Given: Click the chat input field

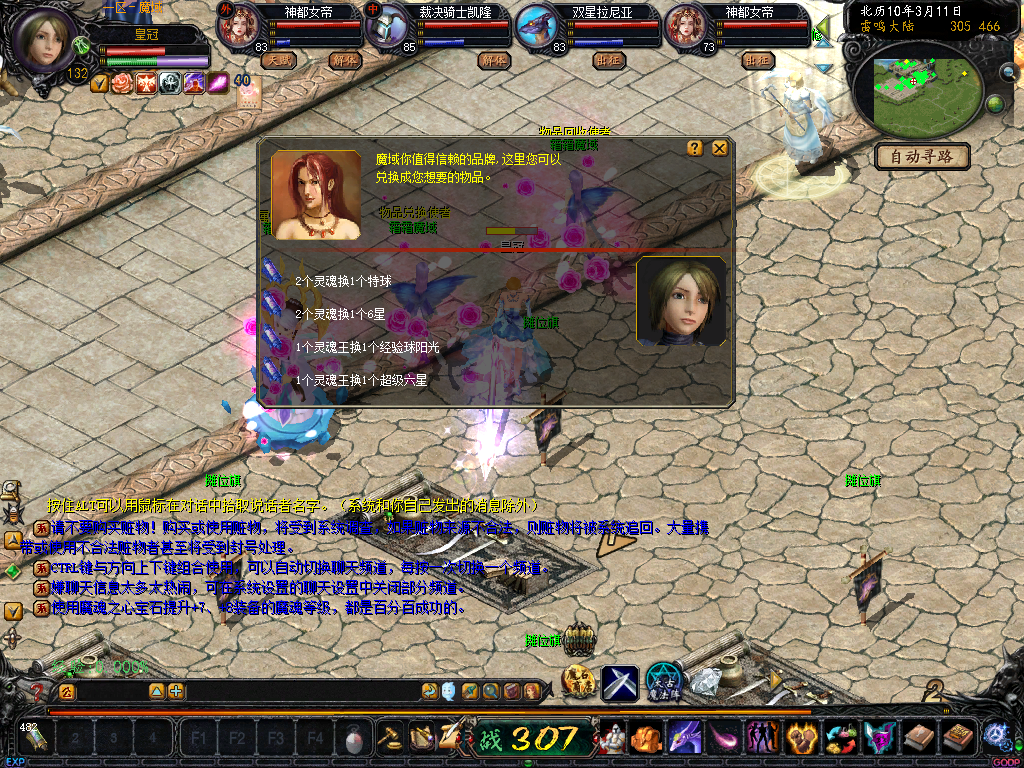Looking at the screenshot, I should pos(290,691).
